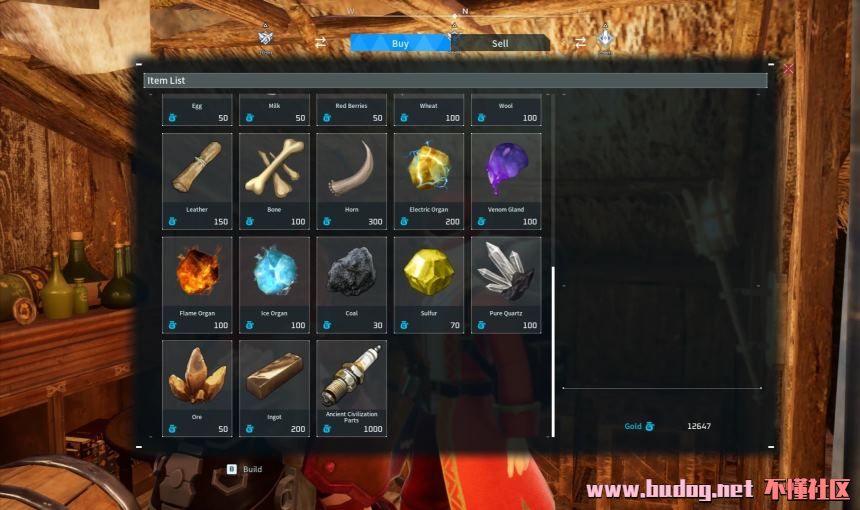
Task: Select the Leather item slot
Action: click(x=197, y=181)
